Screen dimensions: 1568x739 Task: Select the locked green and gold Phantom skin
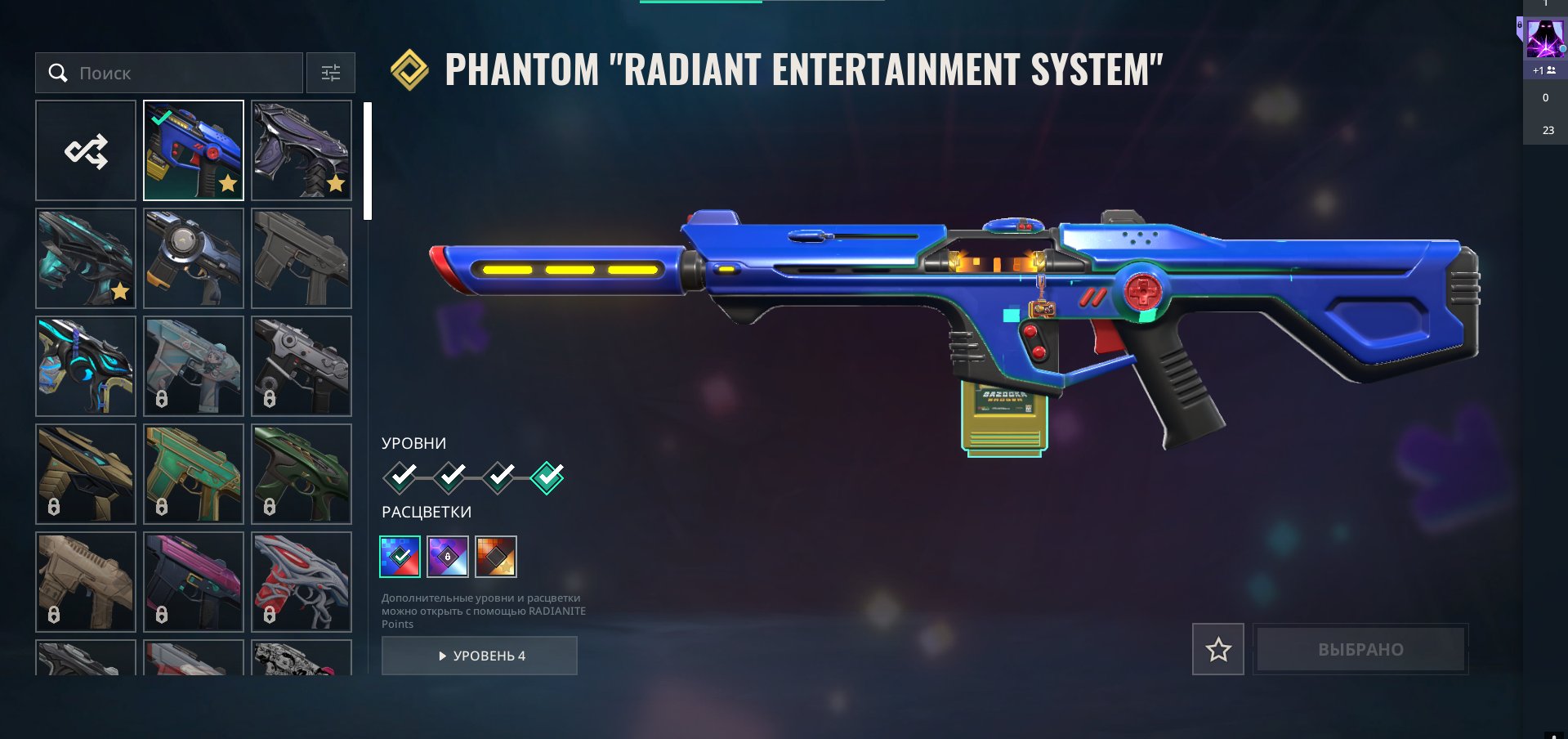tap(194, 474)
